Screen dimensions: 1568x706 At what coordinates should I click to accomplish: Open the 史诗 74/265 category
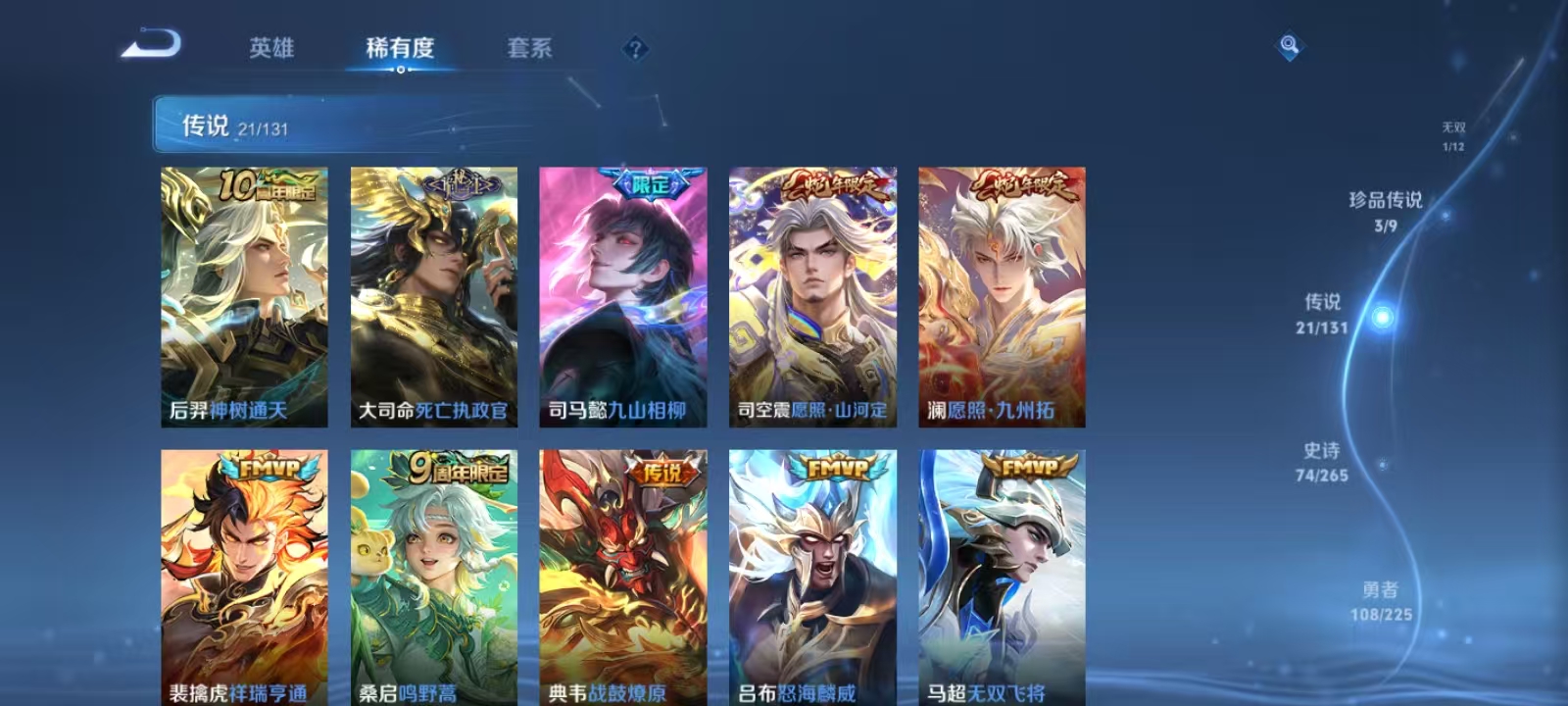coord(1322,463)
